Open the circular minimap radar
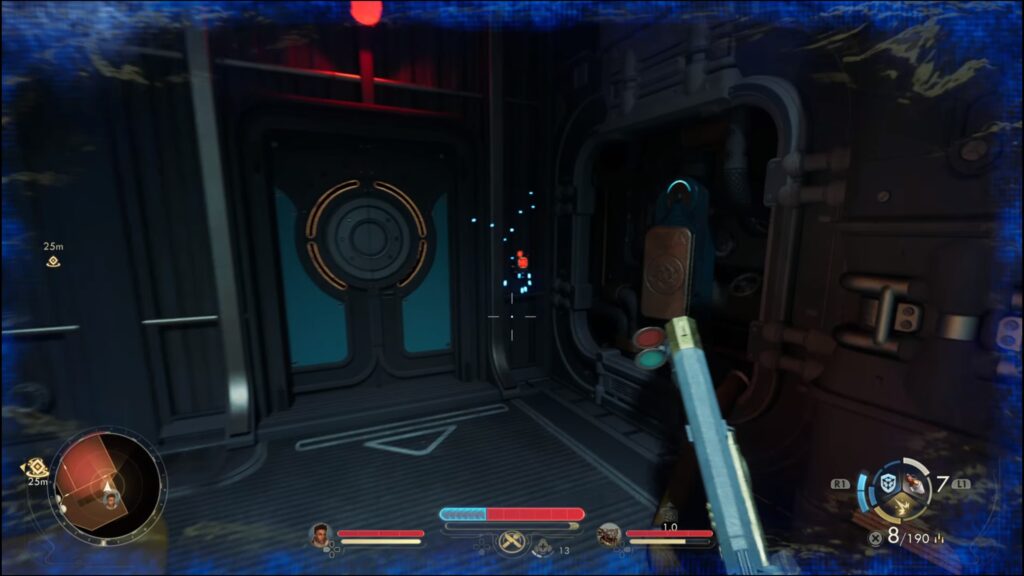1024x576 pixels. (x=108, y=485)
